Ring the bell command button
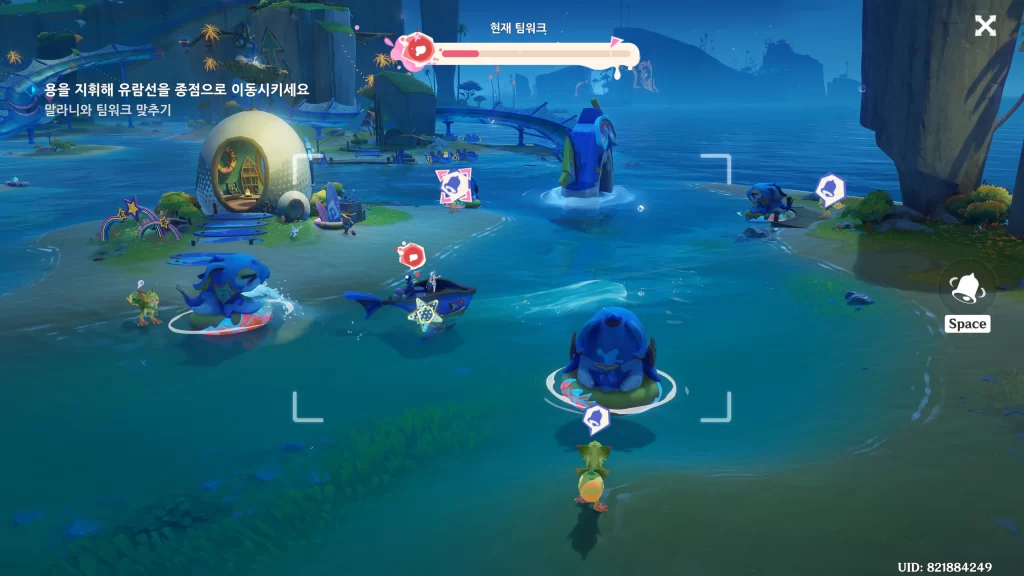The height and width of the screenshot is (576, 1024). point(967,288)
